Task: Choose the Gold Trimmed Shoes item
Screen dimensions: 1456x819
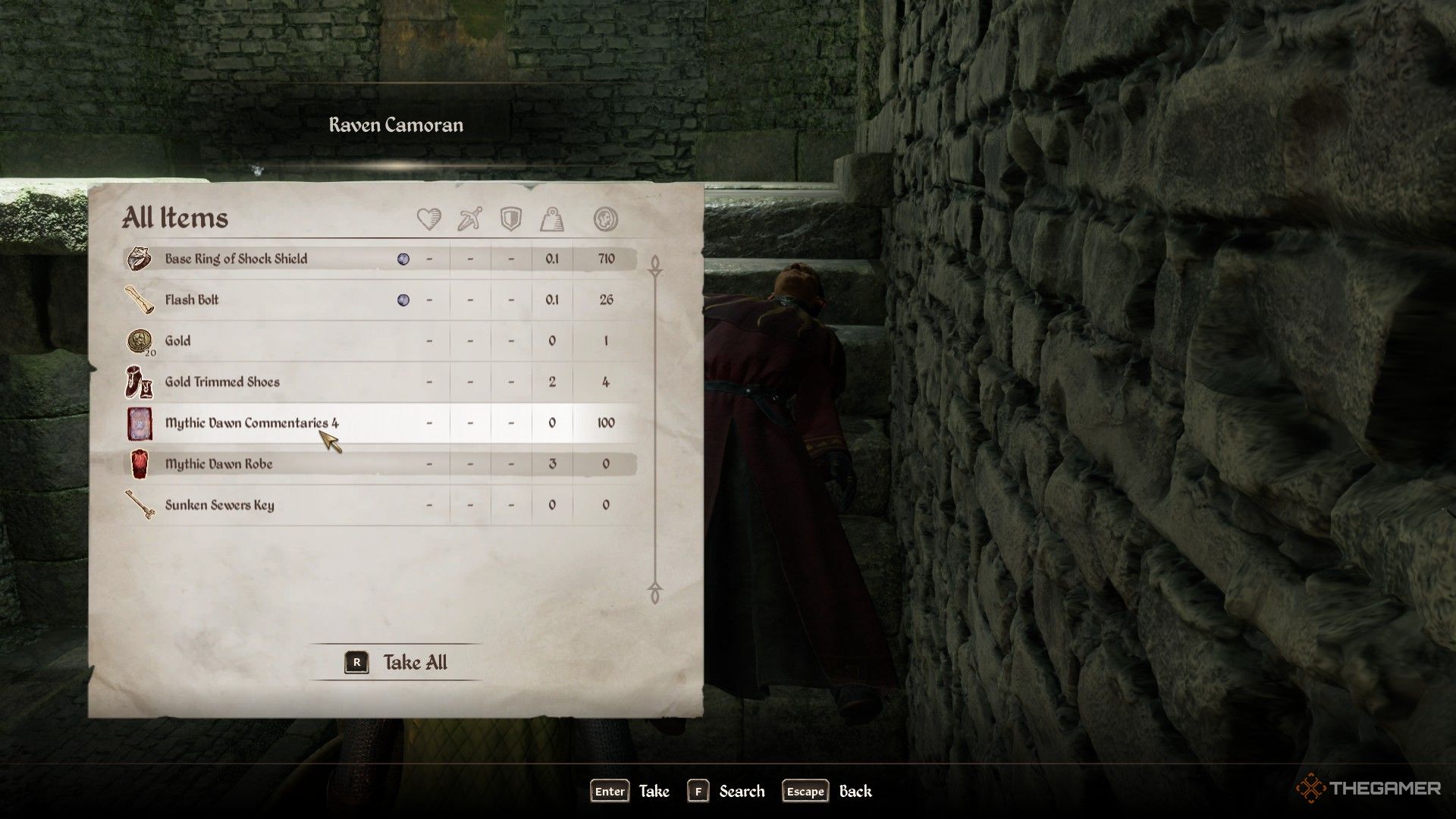Action: [222, 381]
